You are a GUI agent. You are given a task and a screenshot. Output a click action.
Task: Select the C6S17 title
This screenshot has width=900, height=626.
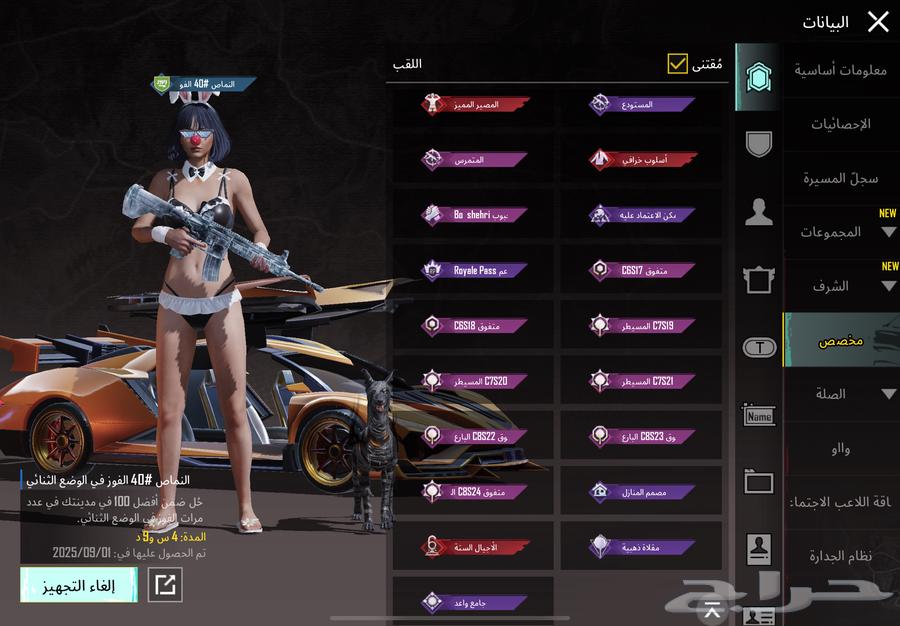click(640, 270)
